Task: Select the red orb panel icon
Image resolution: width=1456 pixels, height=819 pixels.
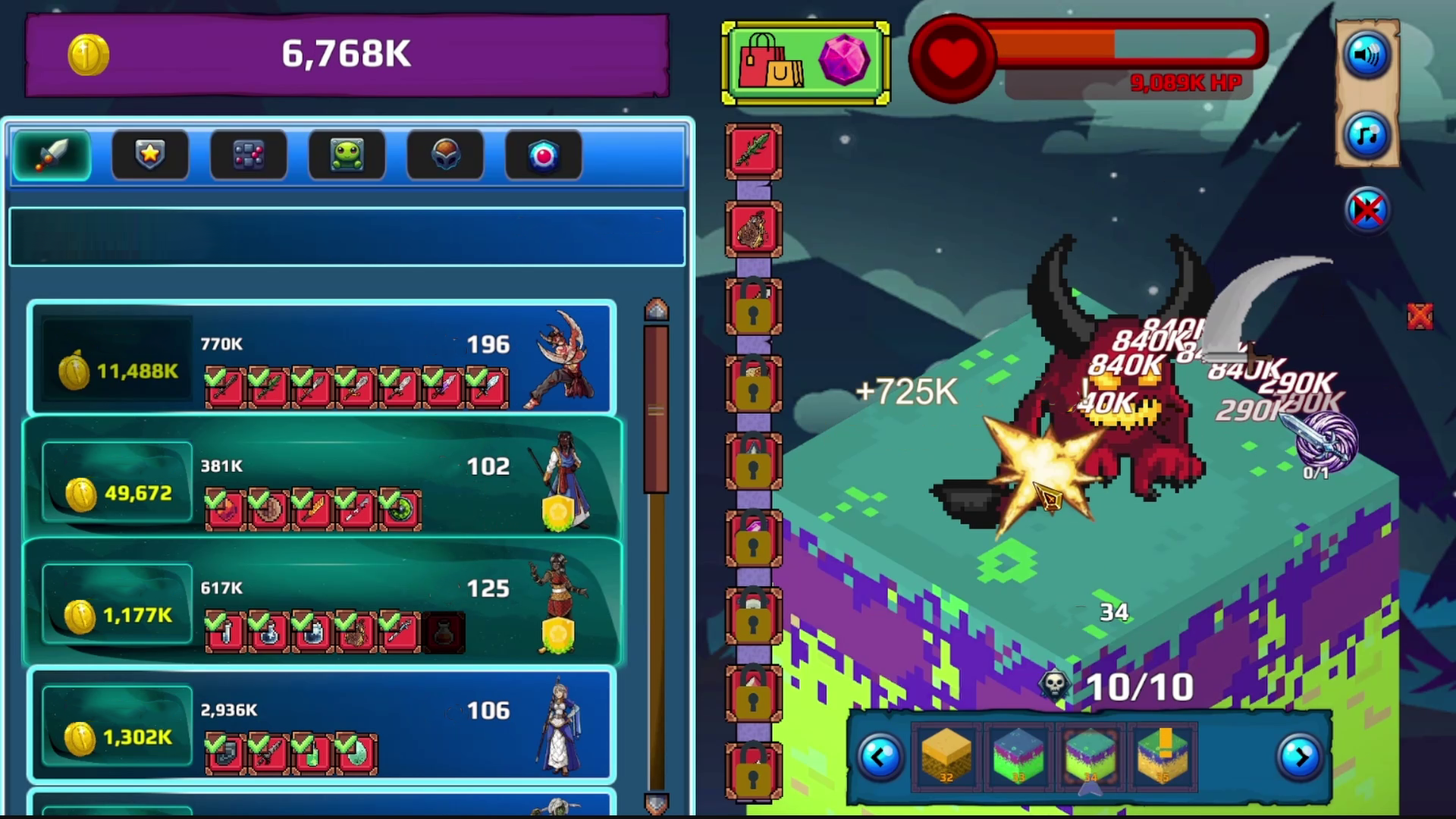Action: 543,154
